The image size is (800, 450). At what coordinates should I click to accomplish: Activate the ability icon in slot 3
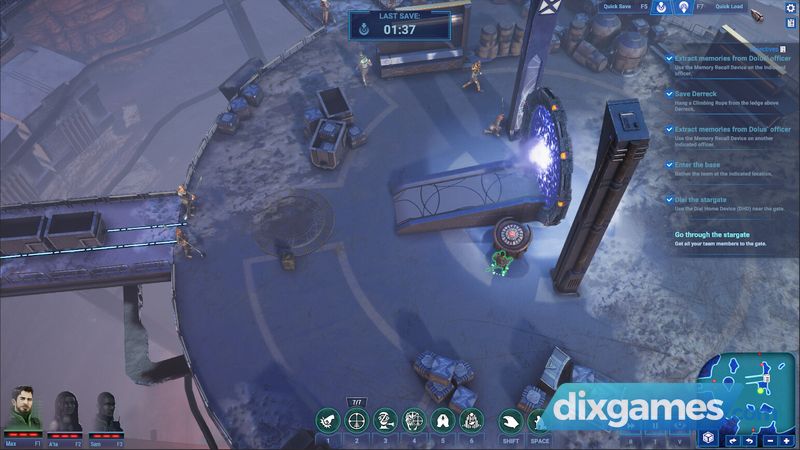[385, 421]
